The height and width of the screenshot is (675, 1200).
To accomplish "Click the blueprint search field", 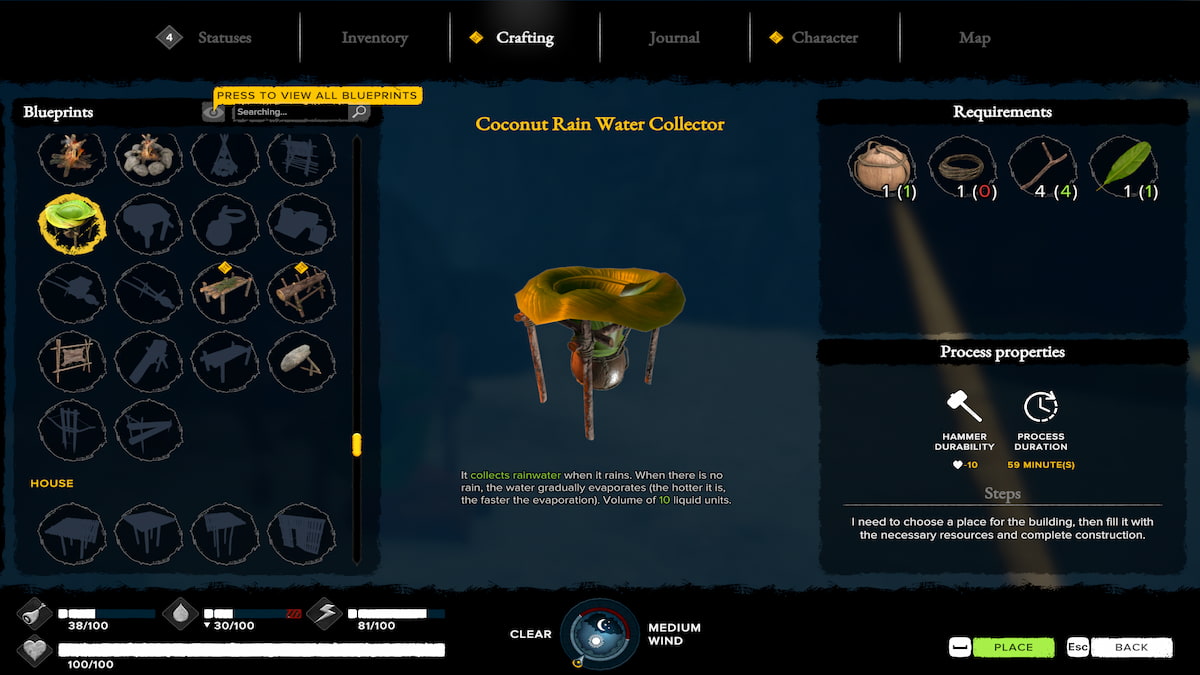I will (x=290, y=112).
